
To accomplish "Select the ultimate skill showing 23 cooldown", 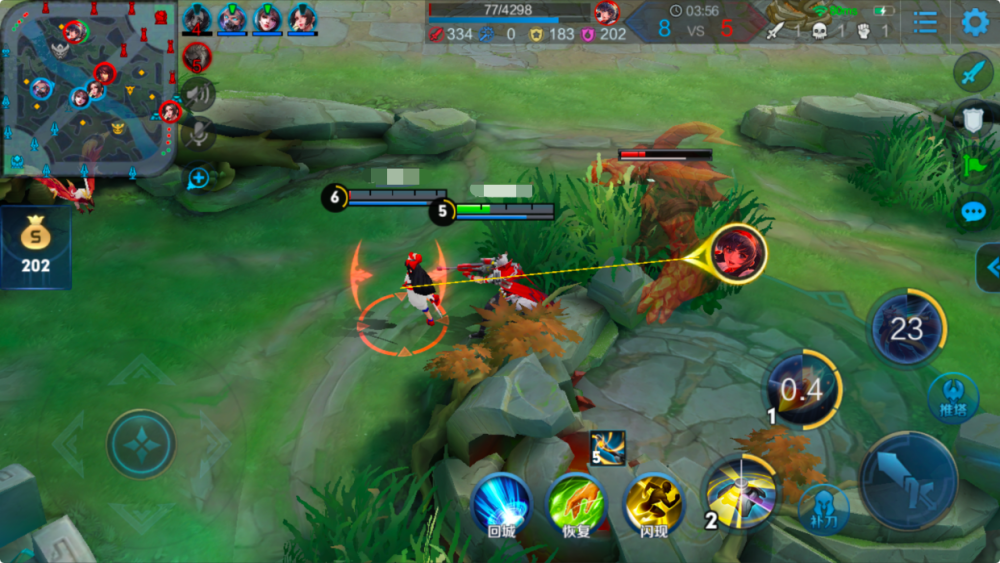I will [x=906, y=329].
